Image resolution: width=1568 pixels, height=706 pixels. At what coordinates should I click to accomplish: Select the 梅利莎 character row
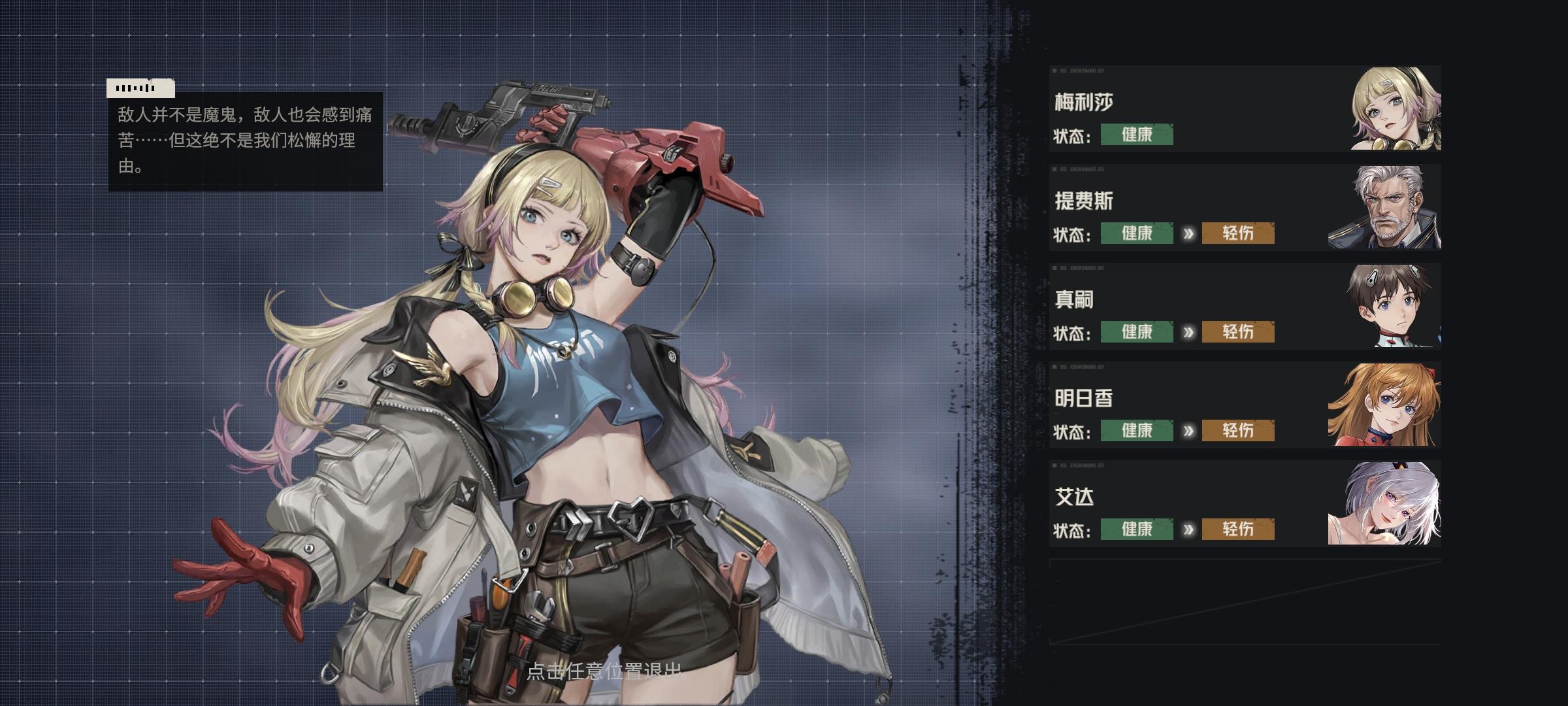(x=1245, y=109)
